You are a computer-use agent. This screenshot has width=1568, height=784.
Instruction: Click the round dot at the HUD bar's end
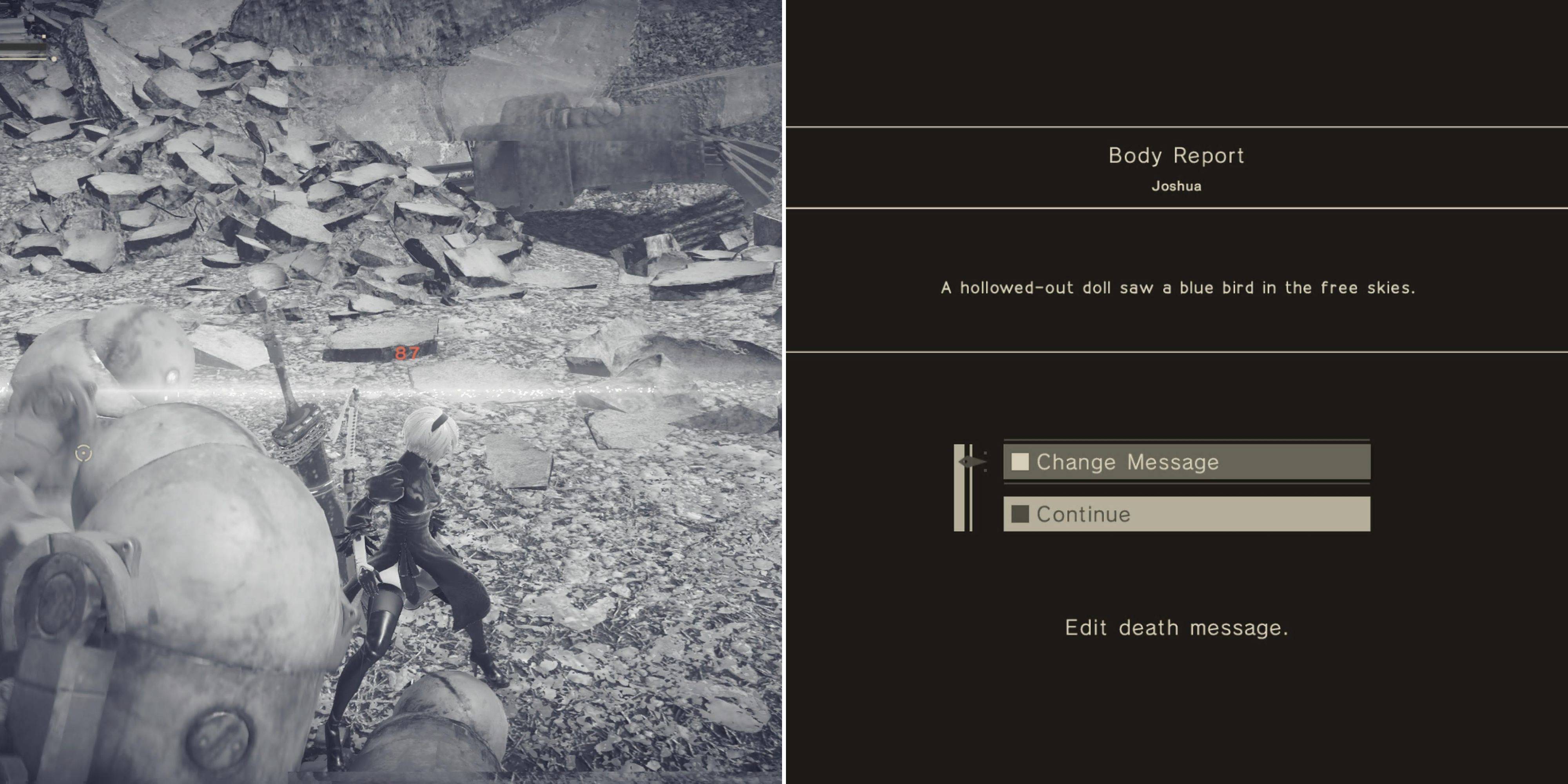tap(54, 59)
